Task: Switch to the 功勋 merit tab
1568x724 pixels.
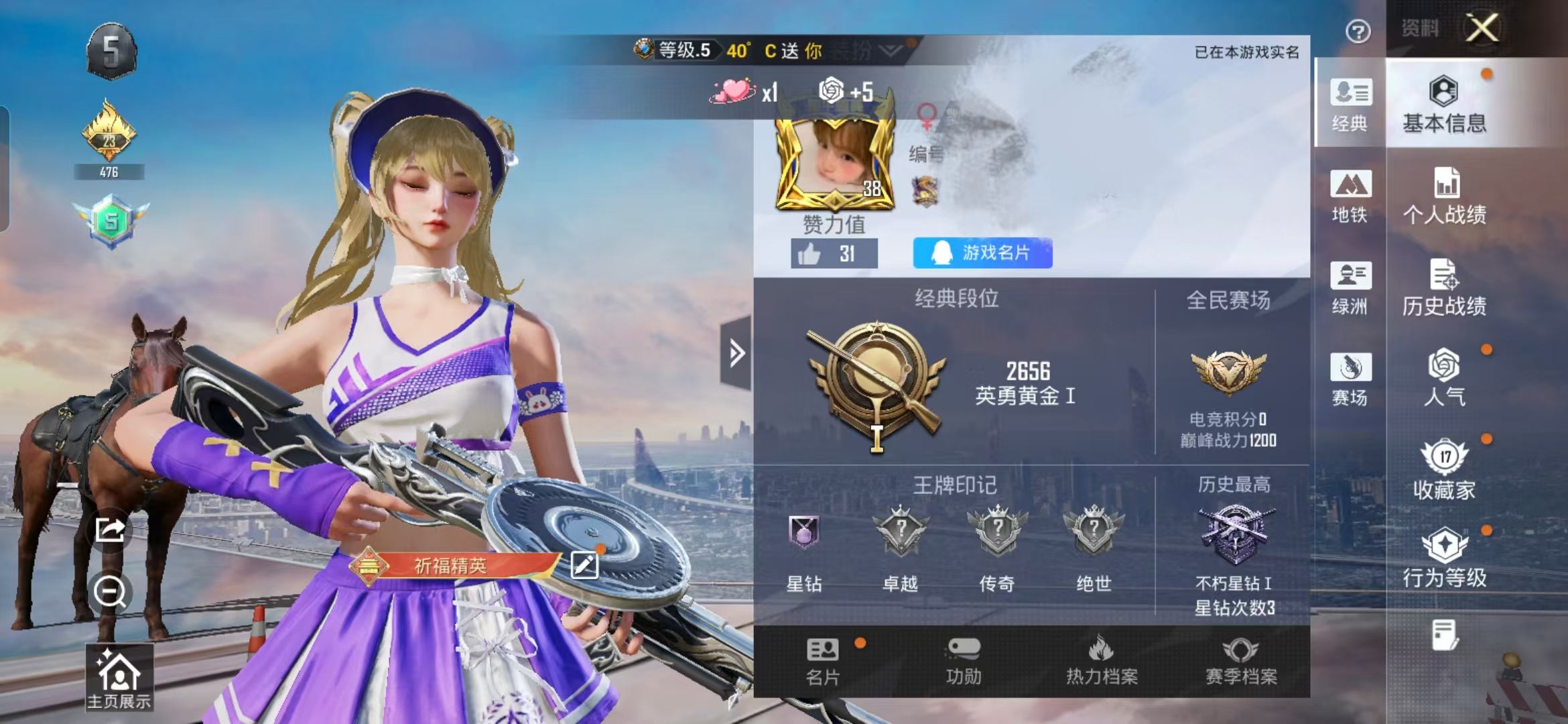Action: (x=964, y=661)
